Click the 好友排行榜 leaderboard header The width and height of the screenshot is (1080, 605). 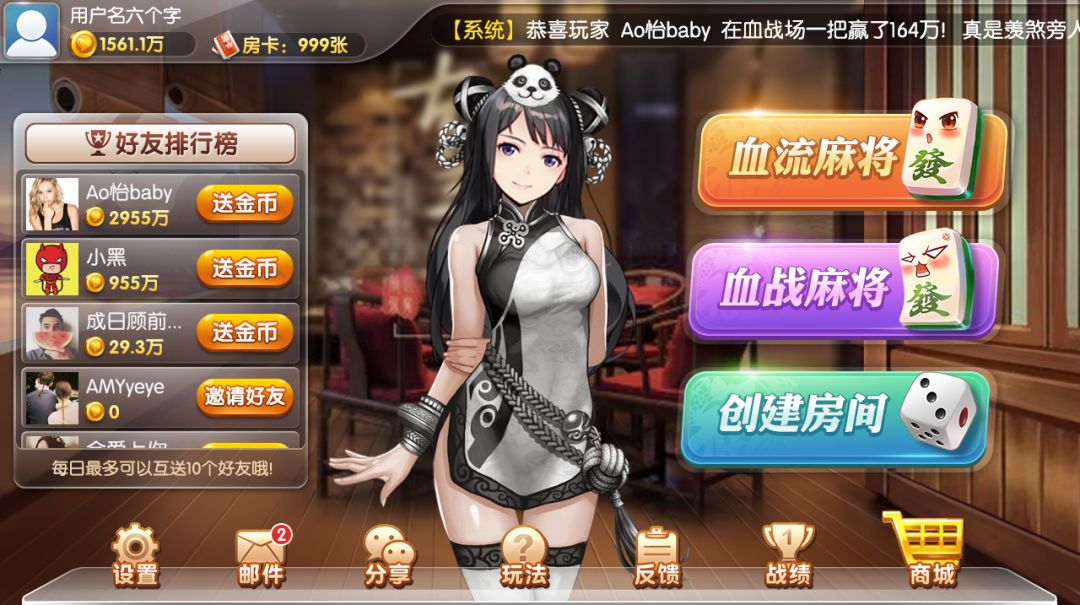tap(160, 144)
